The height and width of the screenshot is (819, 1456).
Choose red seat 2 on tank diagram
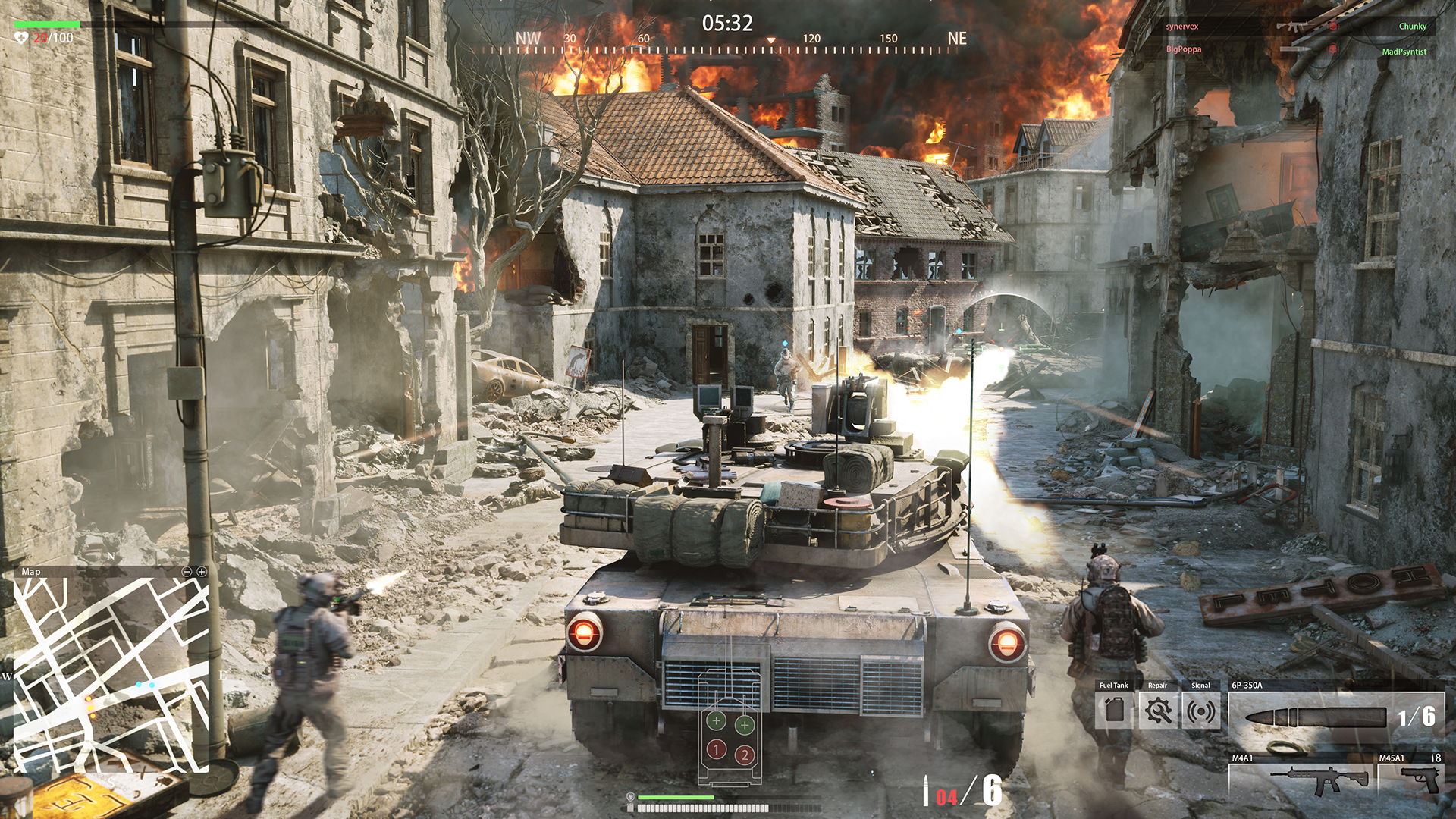pos(745,755)
